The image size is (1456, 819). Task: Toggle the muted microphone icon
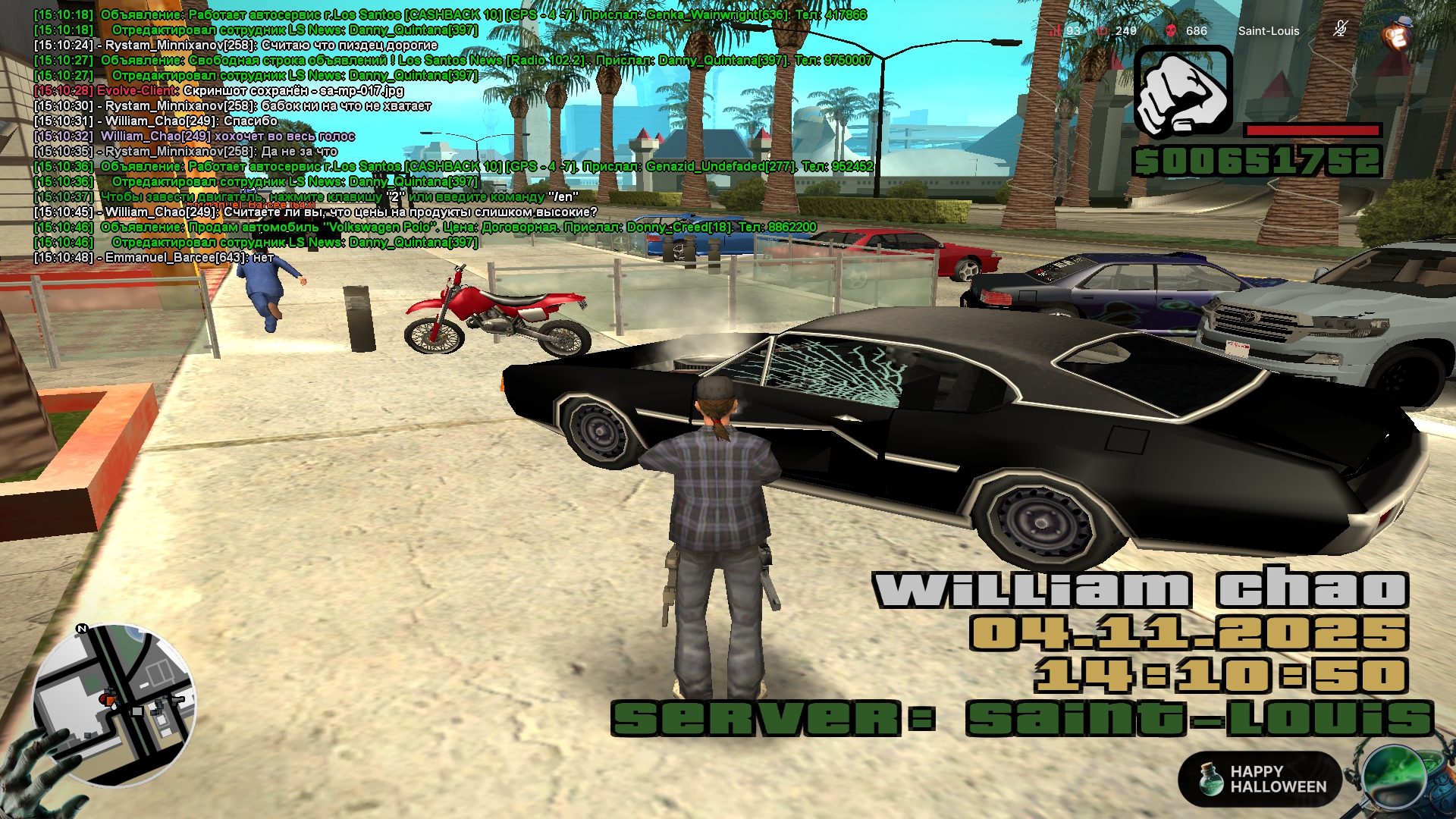point(1340,30)
